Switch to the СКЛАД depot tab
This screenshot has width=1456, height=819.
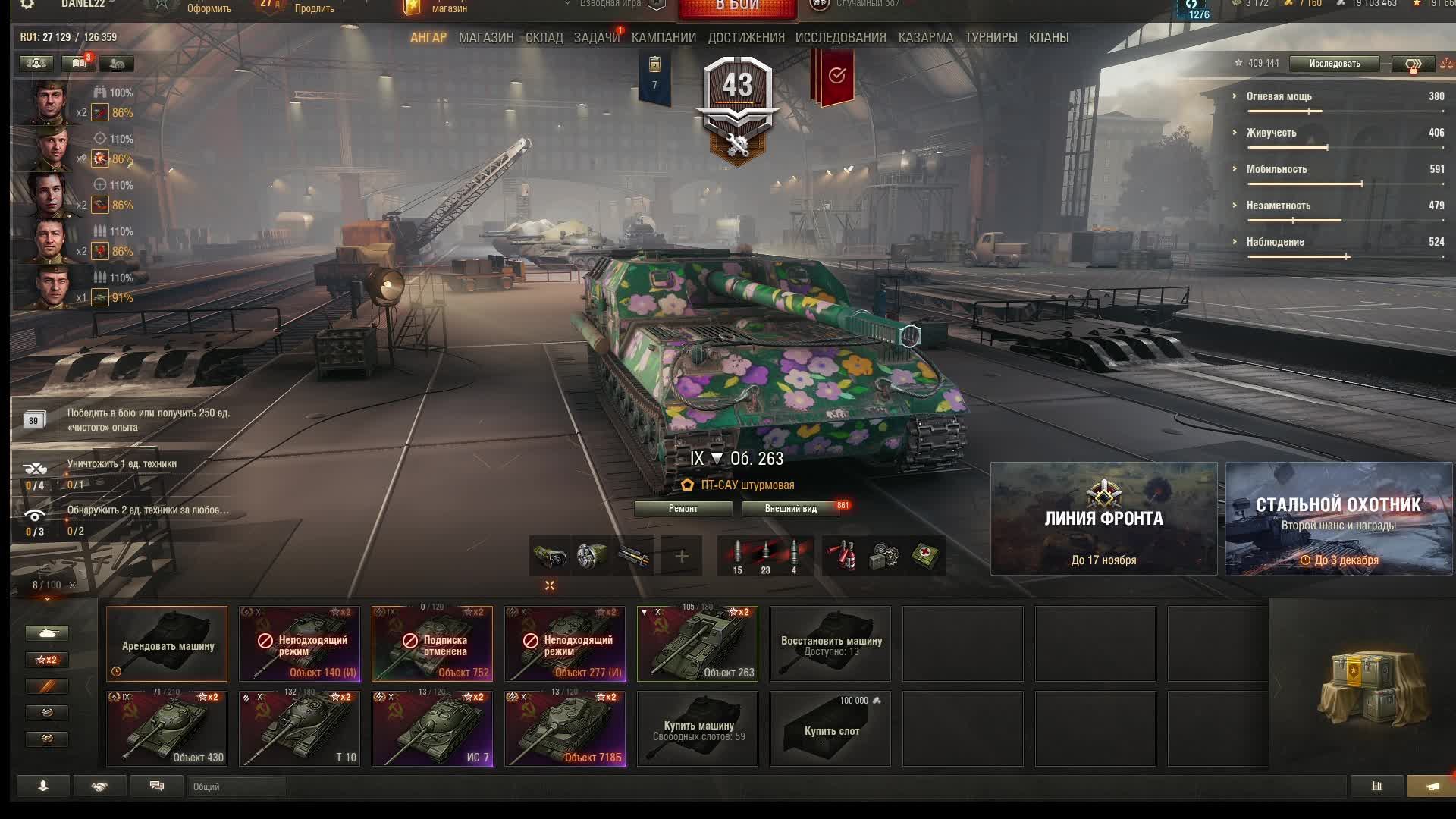click(544, 38)
